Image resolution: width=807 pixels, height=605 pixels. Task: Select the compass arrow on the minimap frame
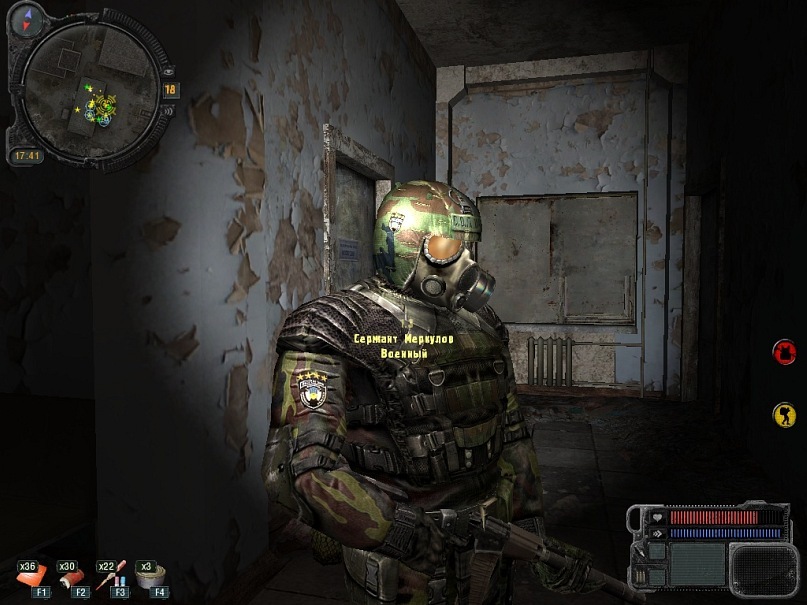[x=24, y=17]
